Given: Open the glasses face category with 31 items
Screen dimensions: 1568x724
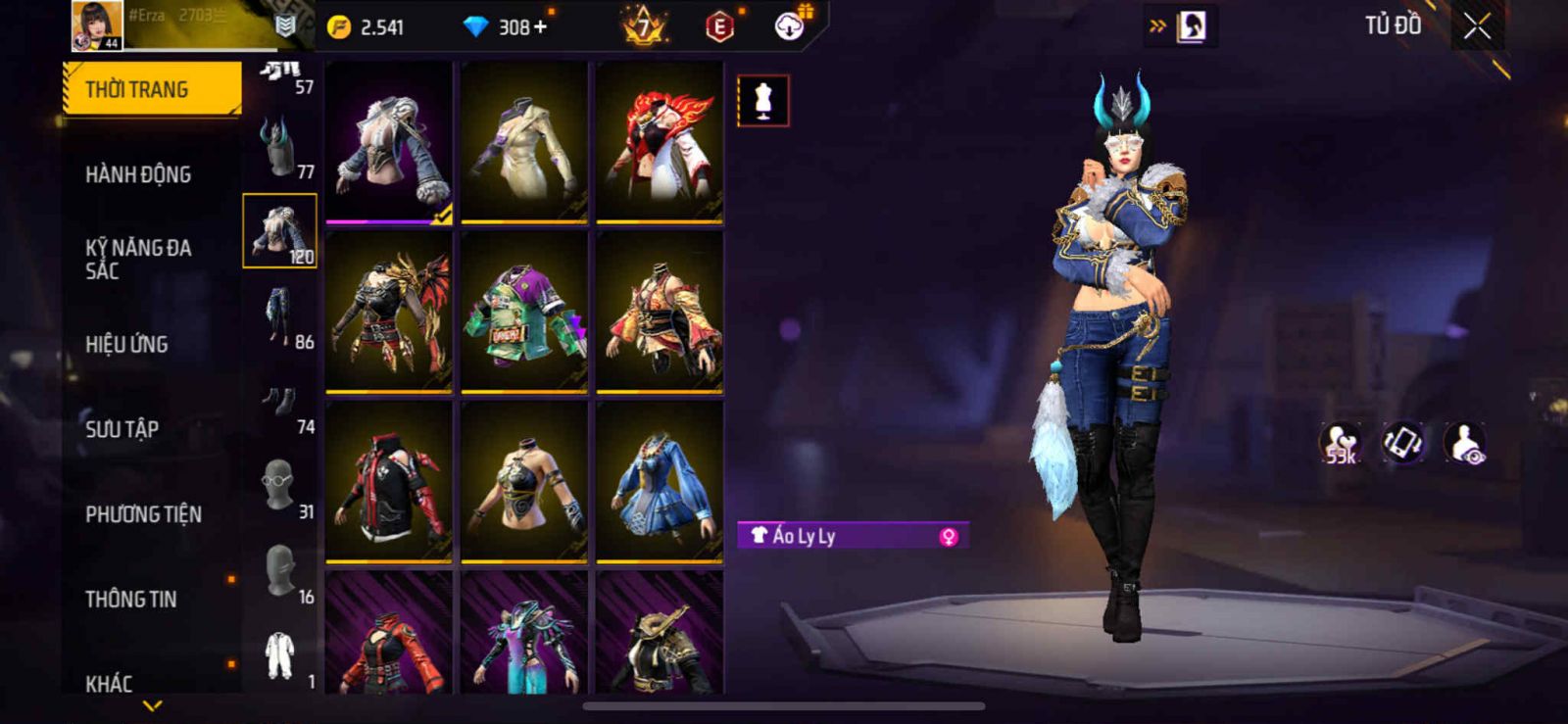Looking at the screenshot, I should point(281,487).
